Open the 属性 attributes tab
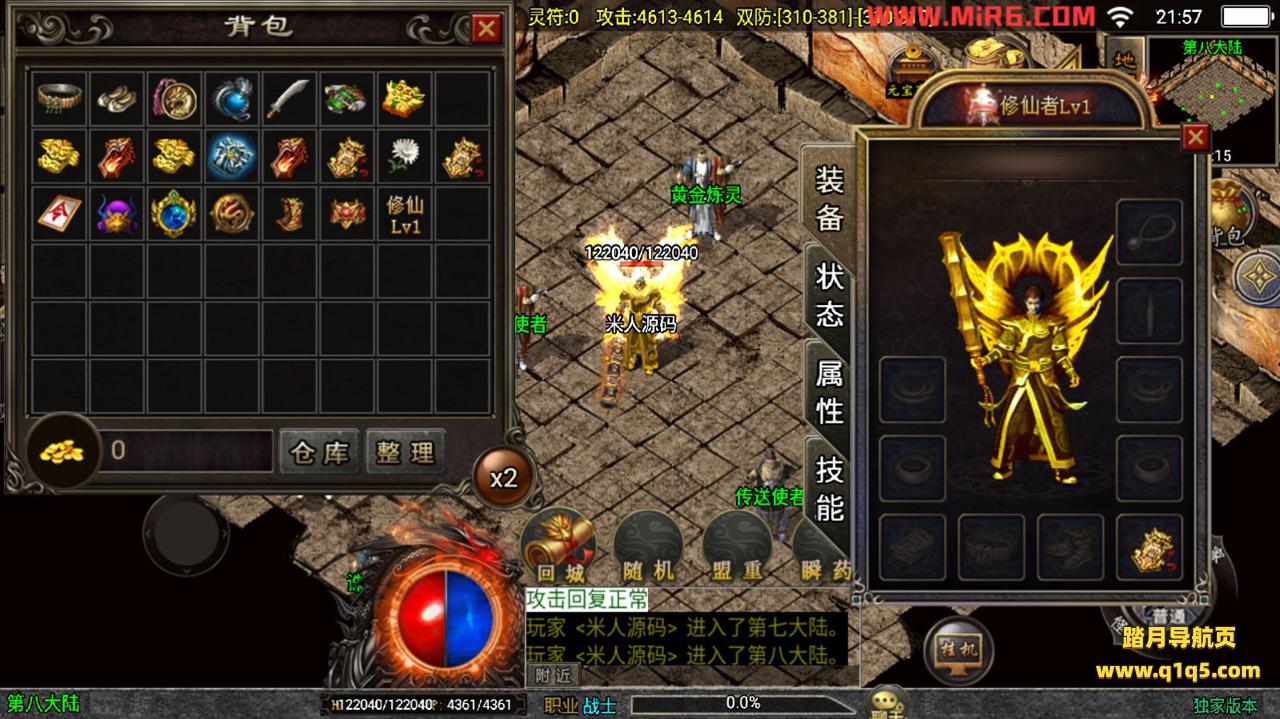Screen dimensions: 1280x719 (829, 391)
